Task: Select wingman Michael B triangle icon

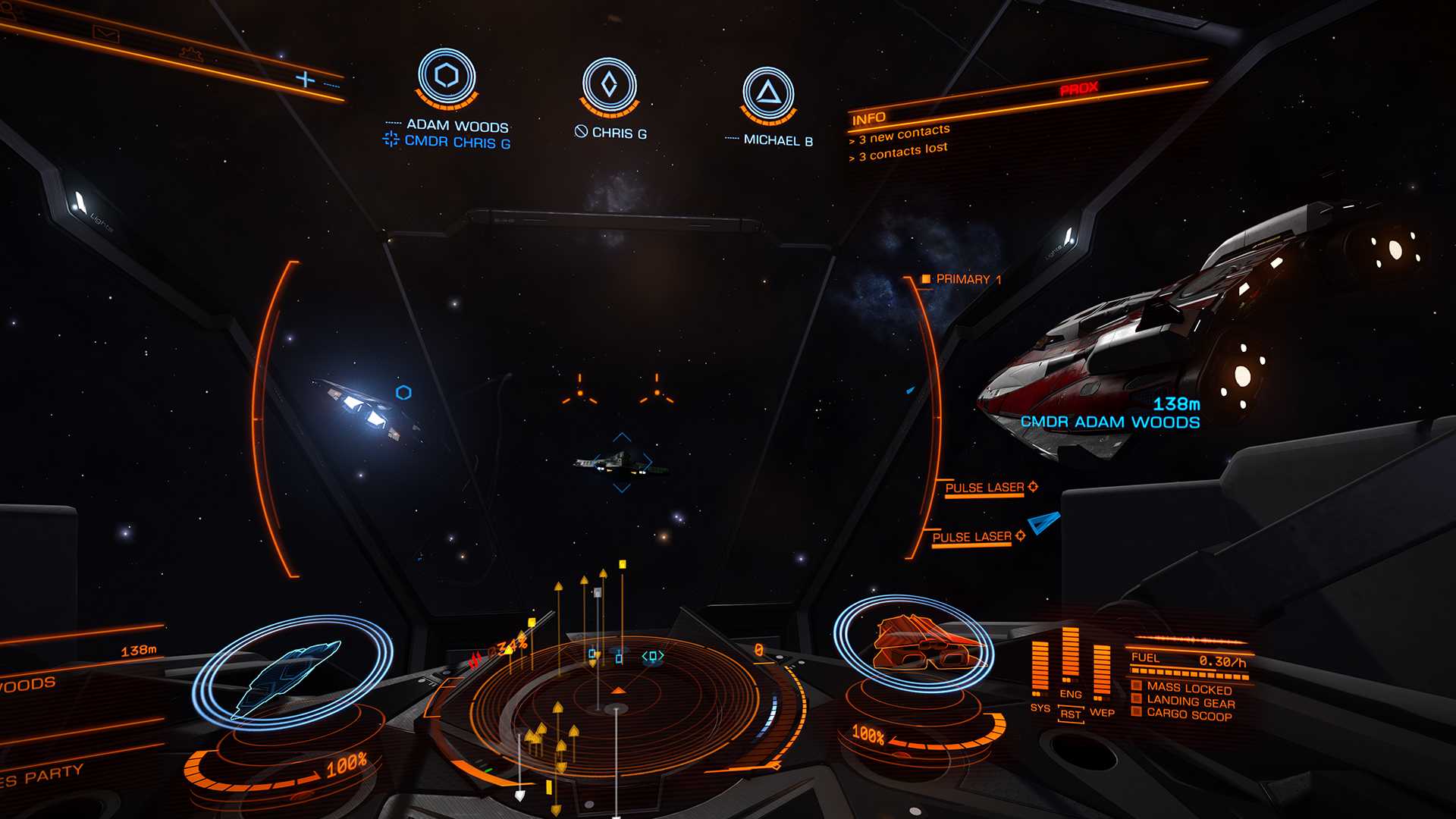Action: 768,93
